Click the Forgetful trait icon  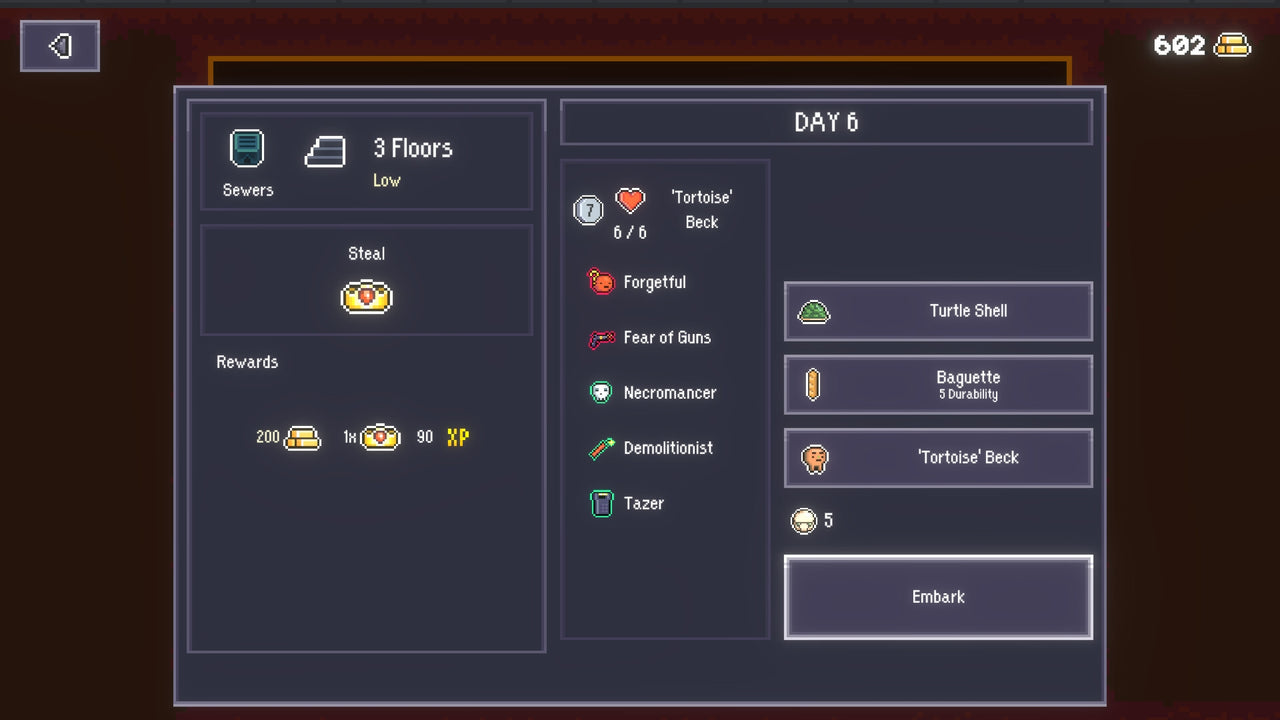click(601, 282)
